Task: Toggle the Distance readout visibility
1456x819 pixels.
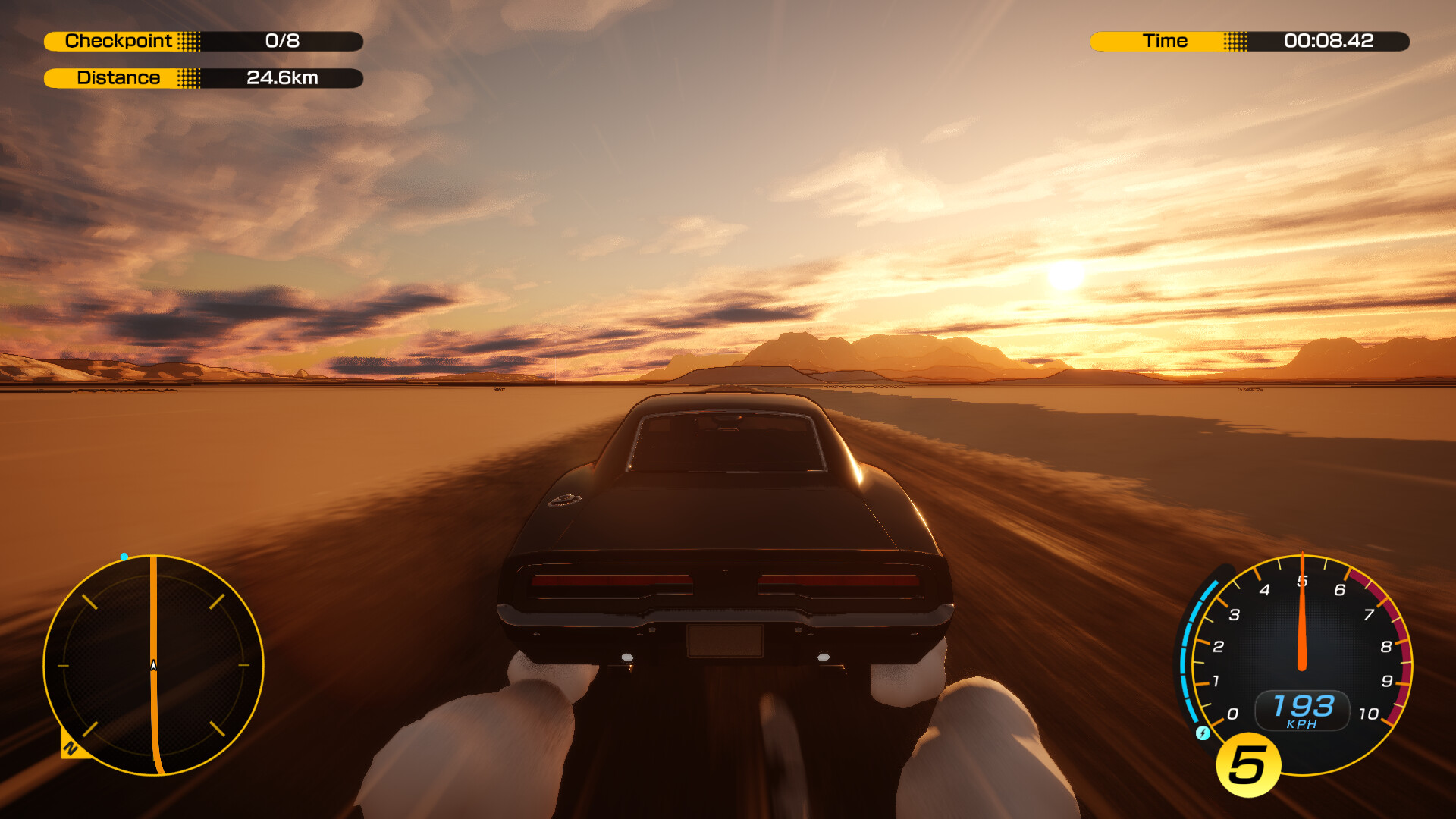Action: pos(203,77)
